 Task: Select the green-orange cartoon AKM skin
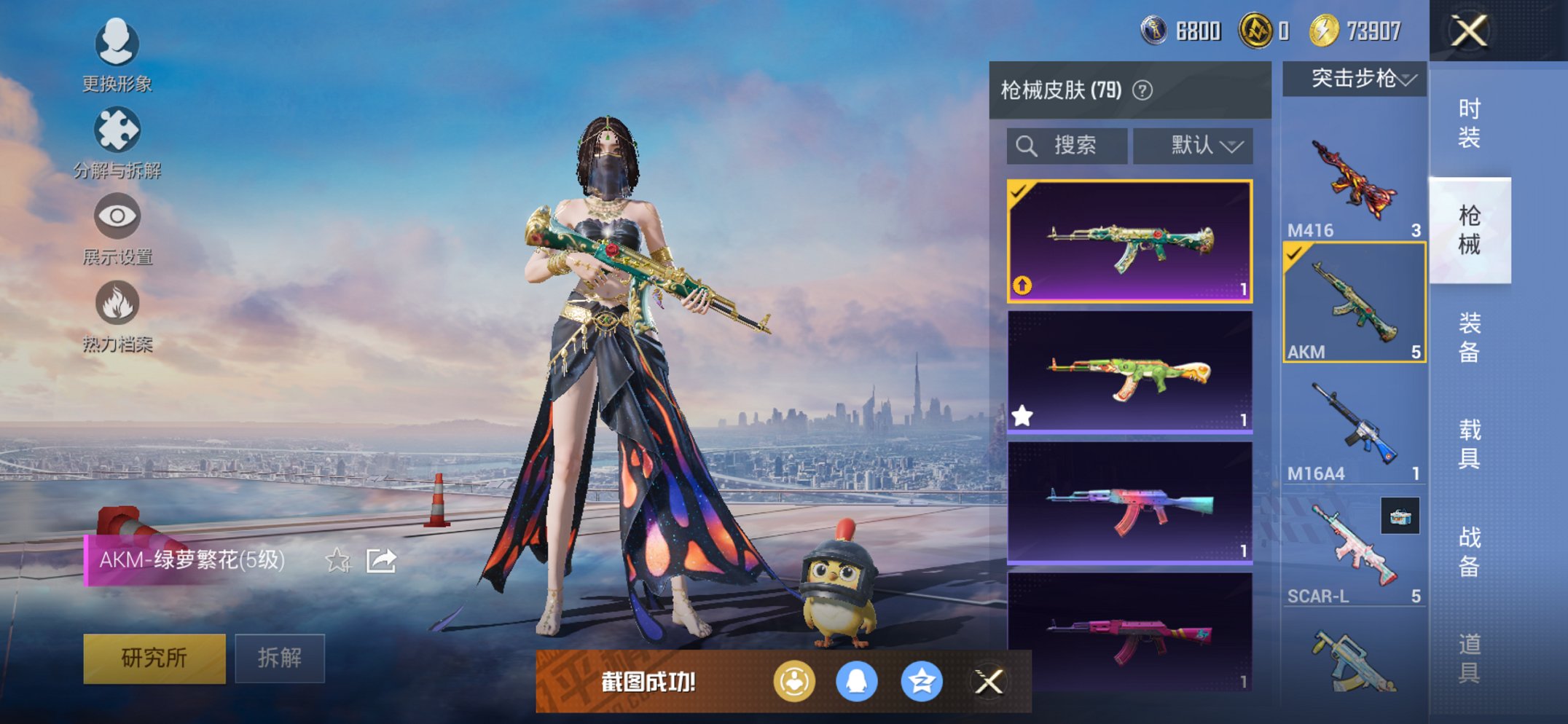1129,373
